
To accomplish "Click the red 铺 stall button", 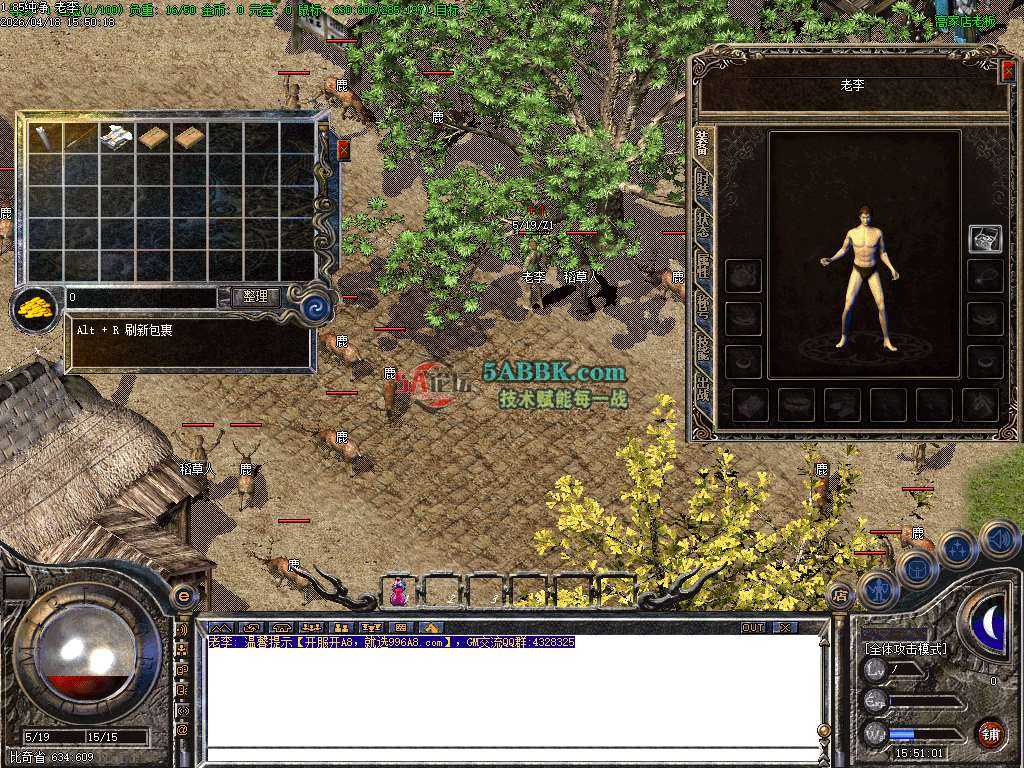I will 990,733.
